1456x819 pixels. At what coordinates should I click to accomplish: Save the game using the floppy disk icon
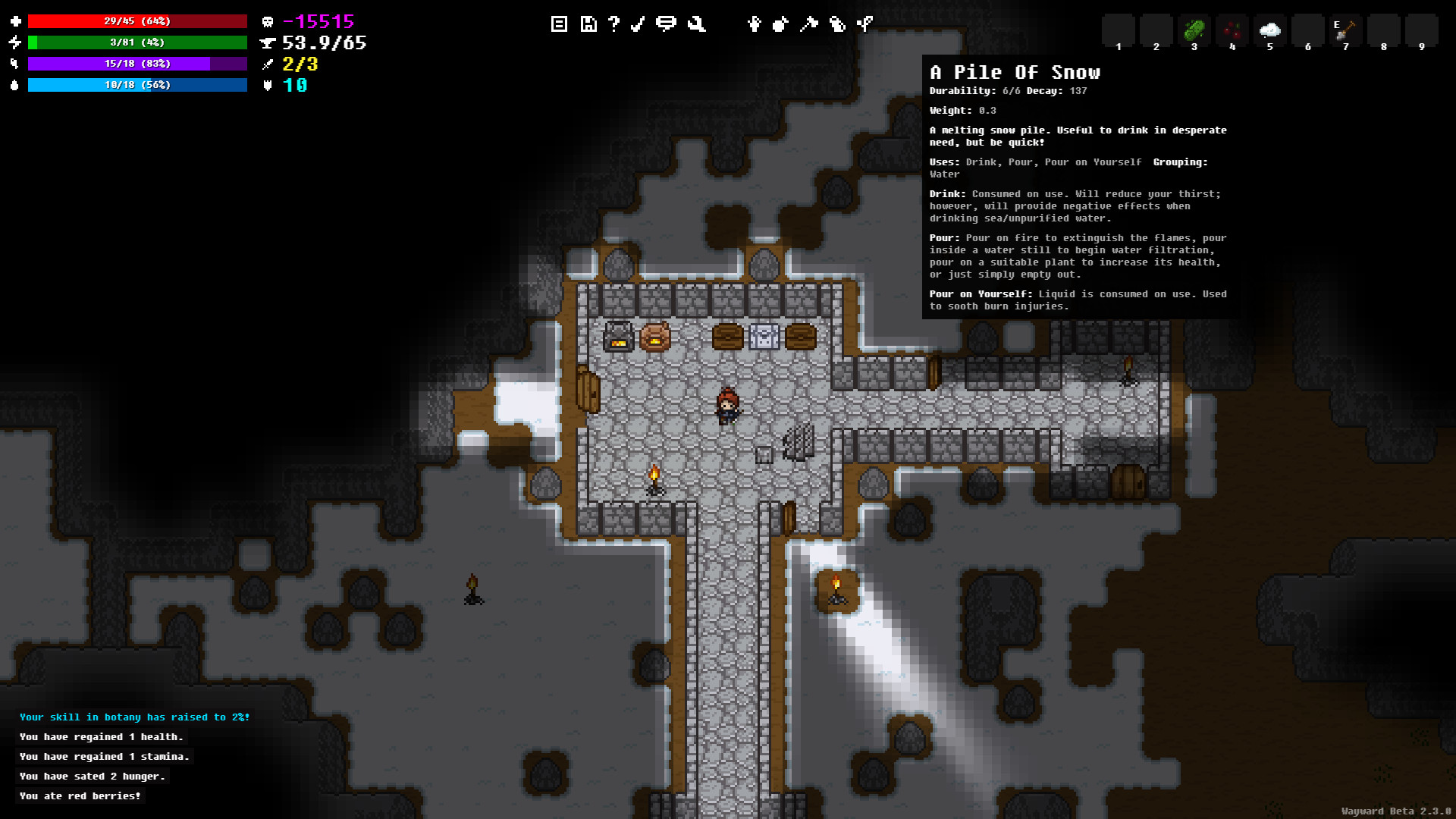click(588, 24)
